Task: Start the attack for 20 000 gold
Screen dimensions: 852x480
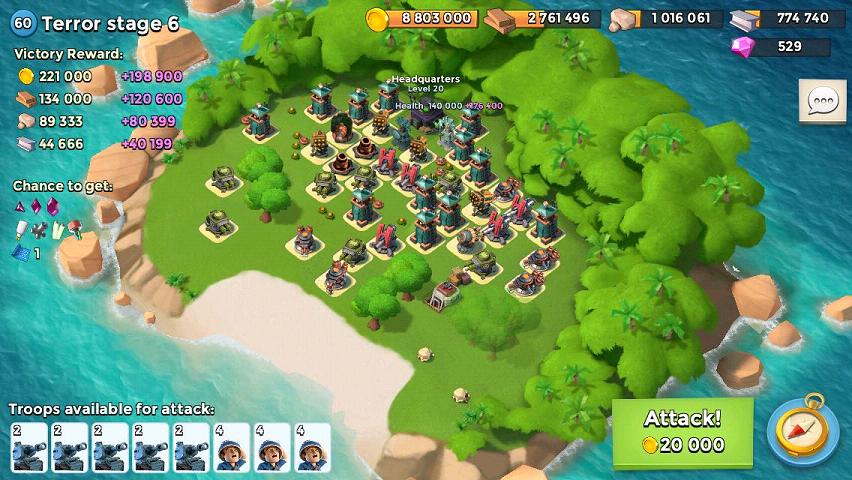Action: click(682, 432)
